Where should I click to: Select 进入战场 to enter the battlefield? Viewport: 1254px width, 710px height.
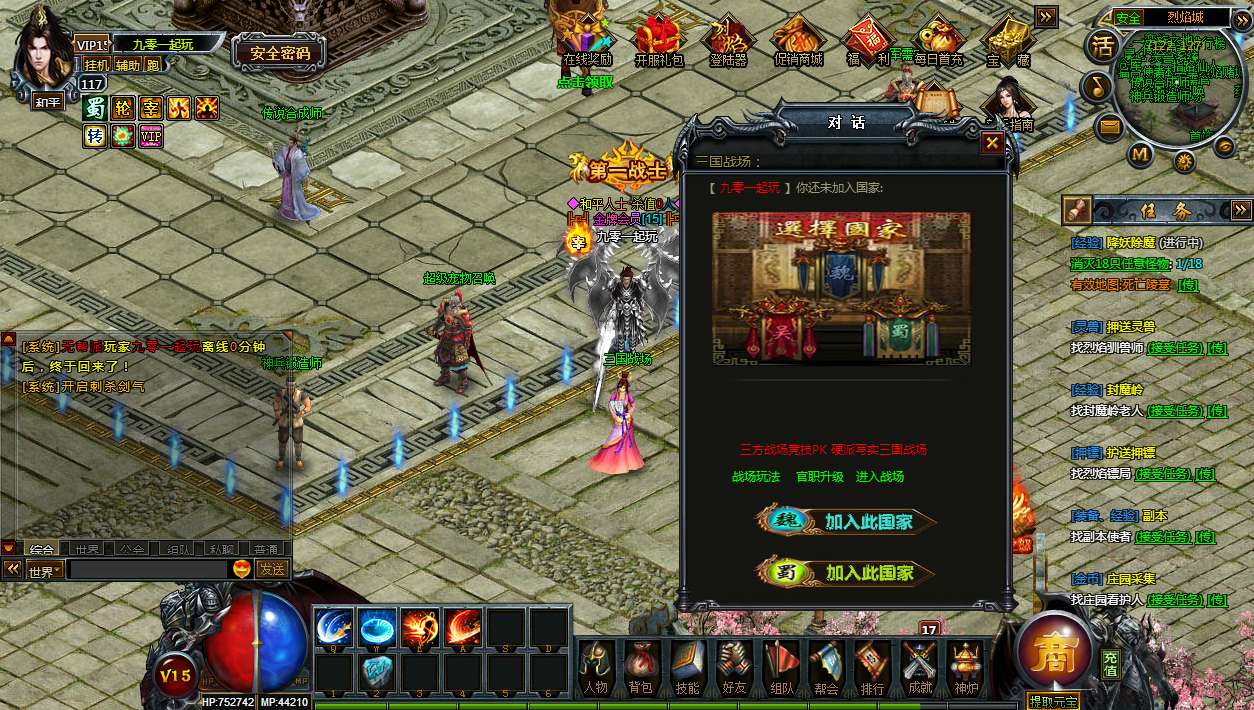pos(880,477)
